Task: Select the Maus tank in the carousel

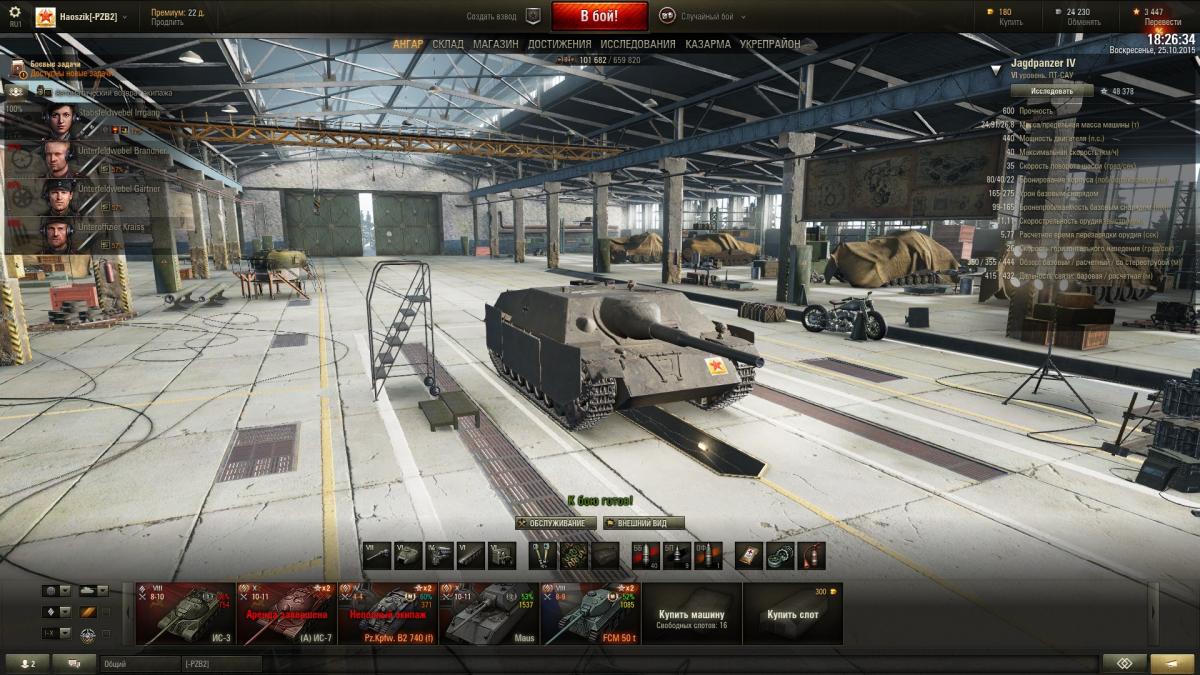Action: [489, 613]
